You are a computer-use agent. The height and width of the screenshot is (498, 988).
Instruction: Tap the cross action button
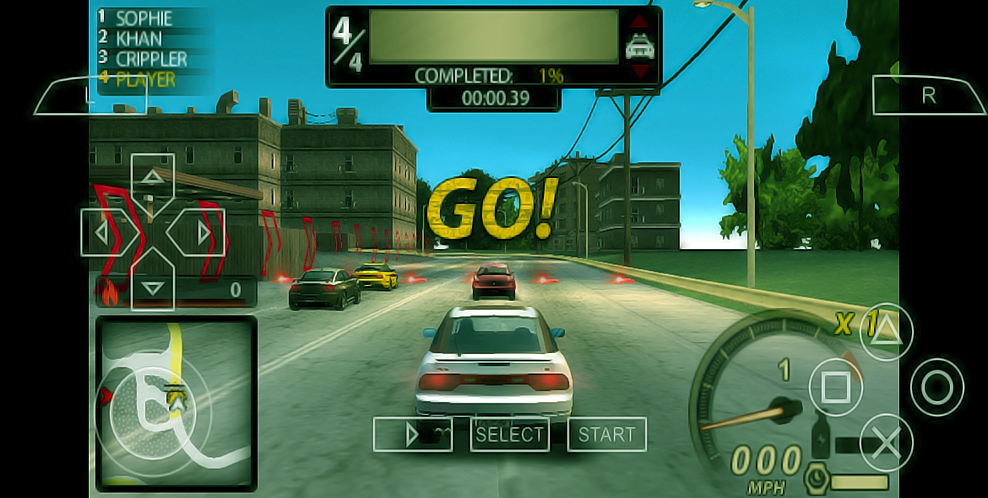pos(886,441)
